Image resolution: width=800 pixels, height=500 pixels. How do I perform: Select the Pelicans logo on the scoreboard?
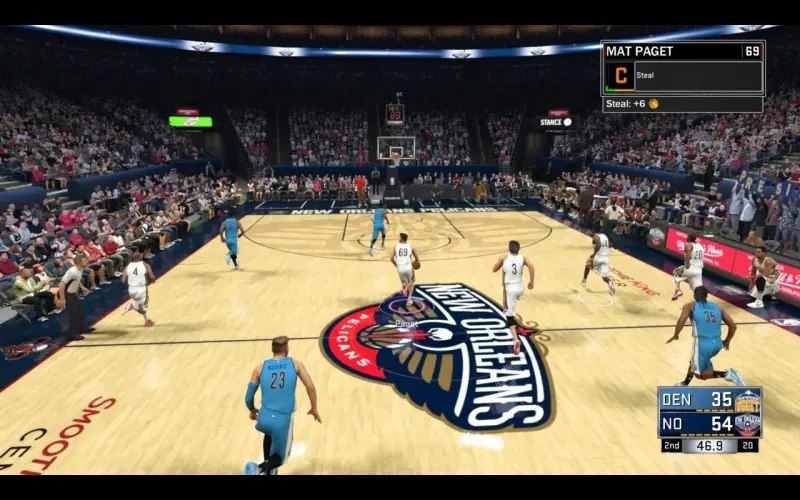coord(747,424)
